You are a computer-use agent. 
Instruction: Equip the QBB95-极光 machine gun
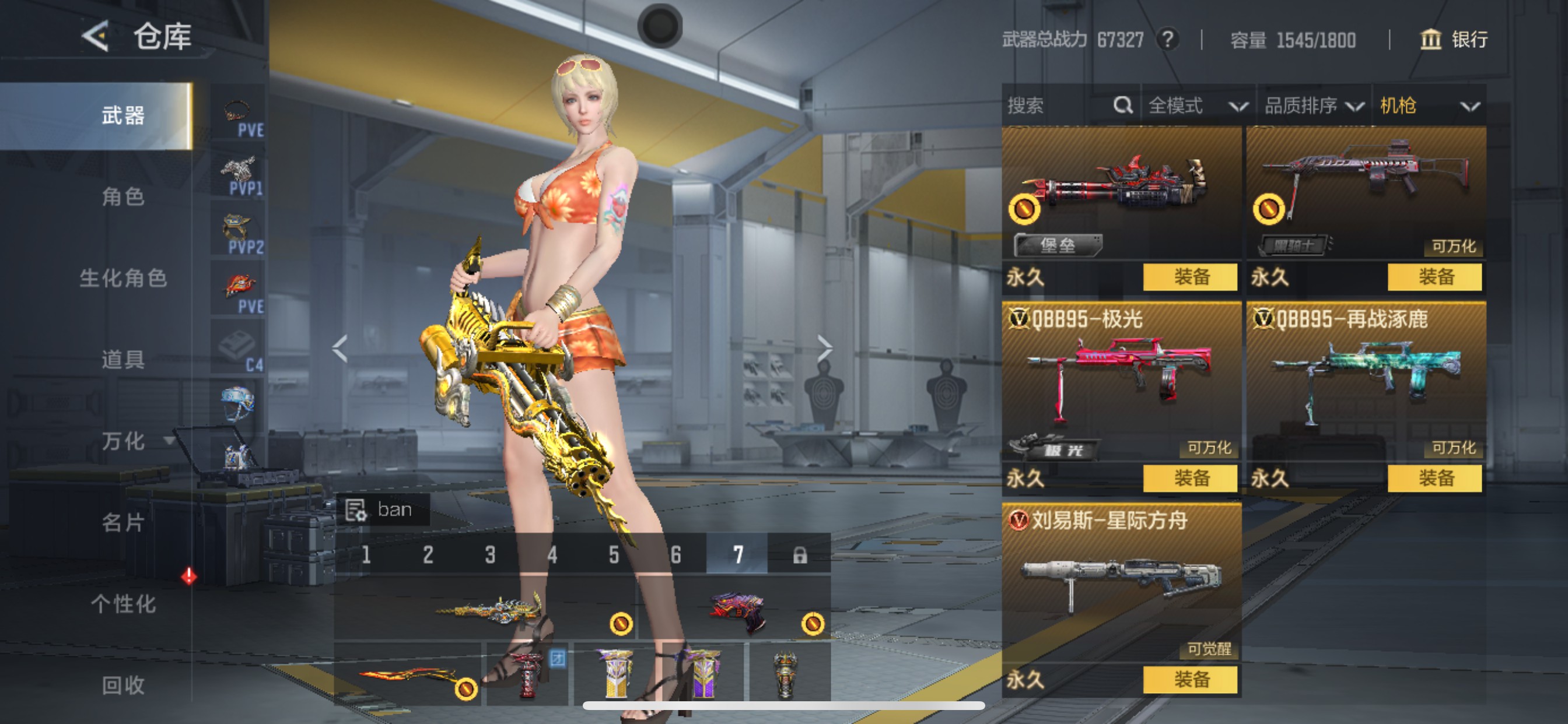[x=1190, y=478]
